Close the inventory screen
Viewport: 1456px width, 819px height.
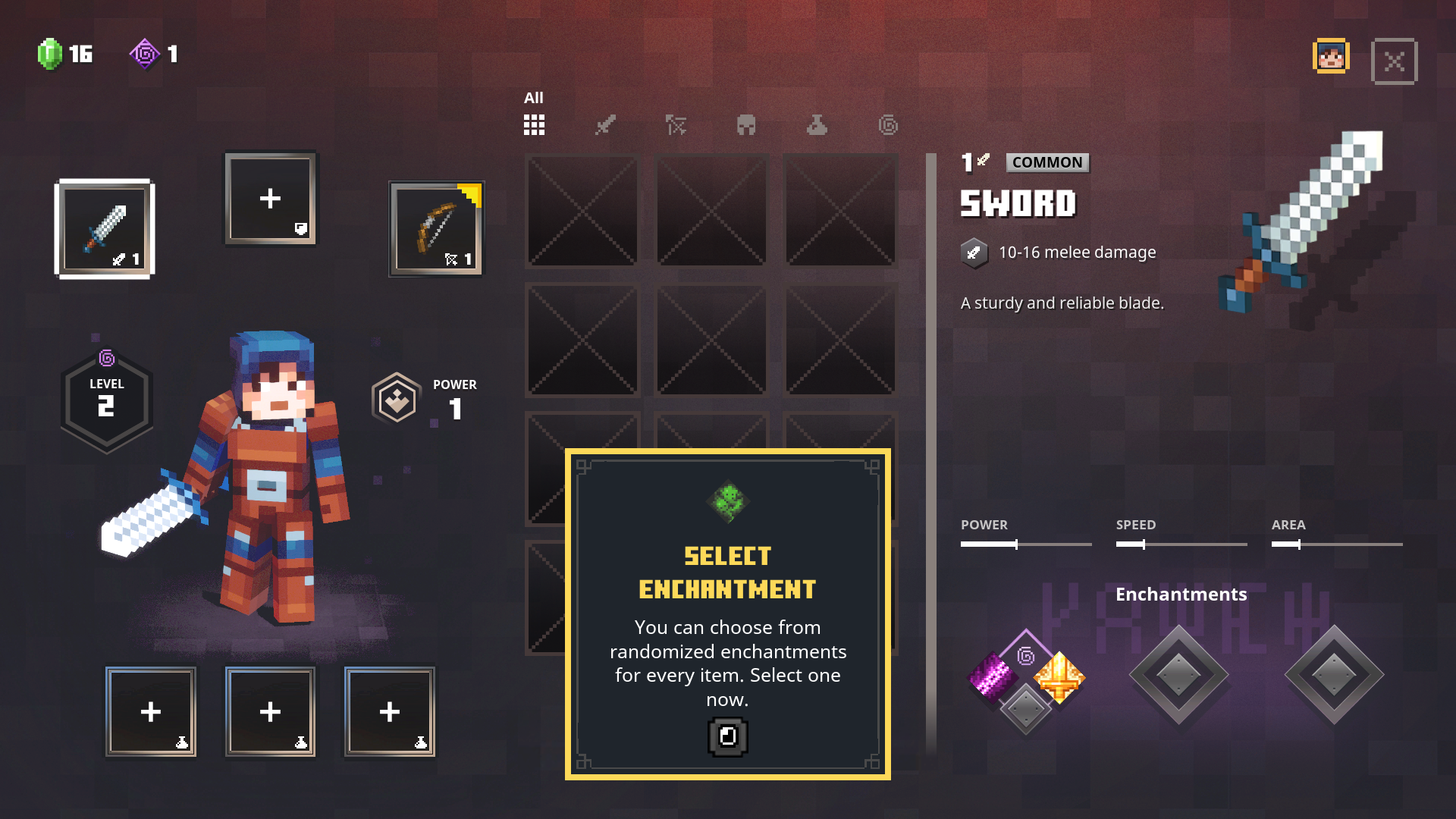pyautogui.click(x=1394, y=61)
